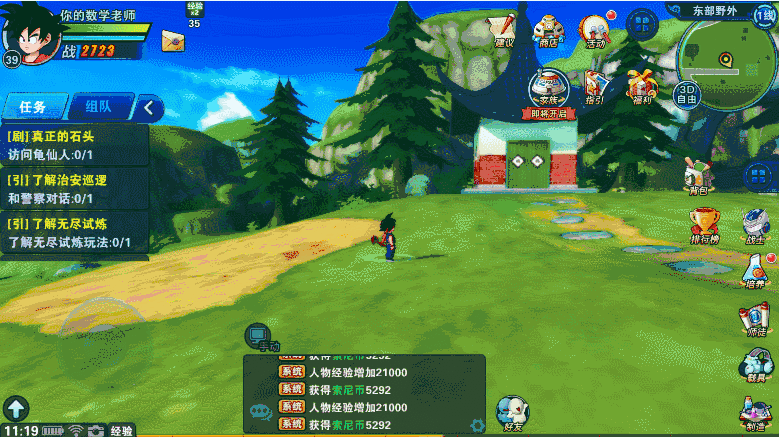779x437 pixels.
Task: Switch to the 组队 team tab
Action: tap(98, 107)
